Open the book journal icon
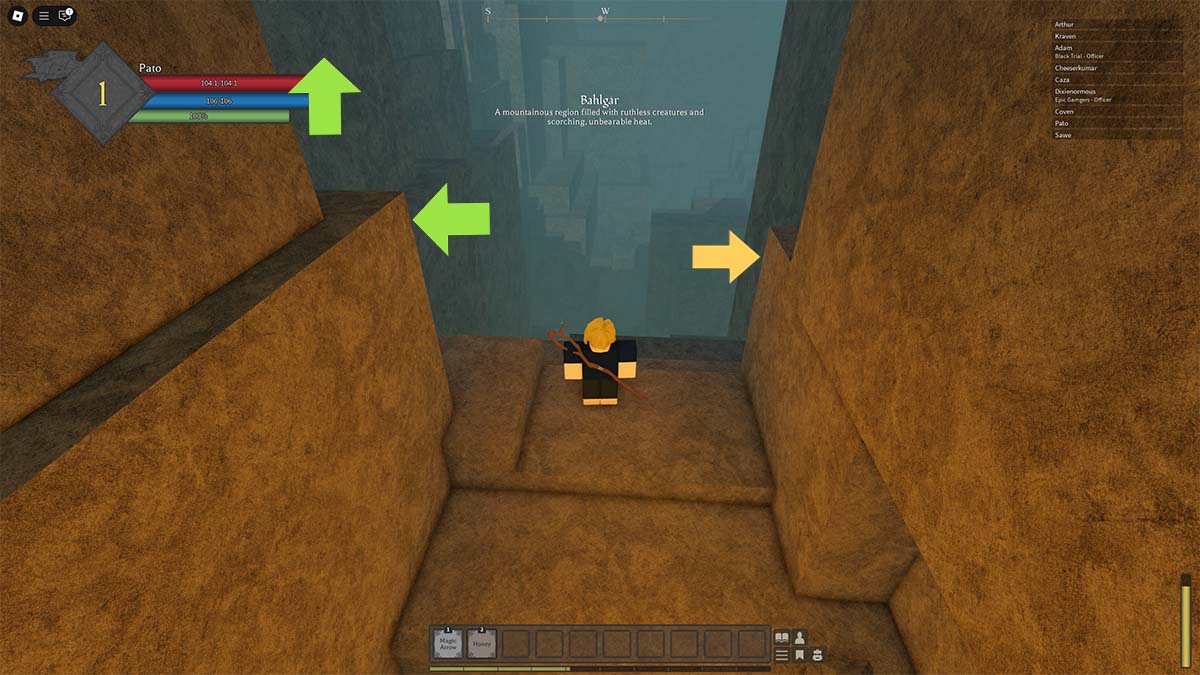The width and height of the screenshot is (1200, 675). coord(782,637)
